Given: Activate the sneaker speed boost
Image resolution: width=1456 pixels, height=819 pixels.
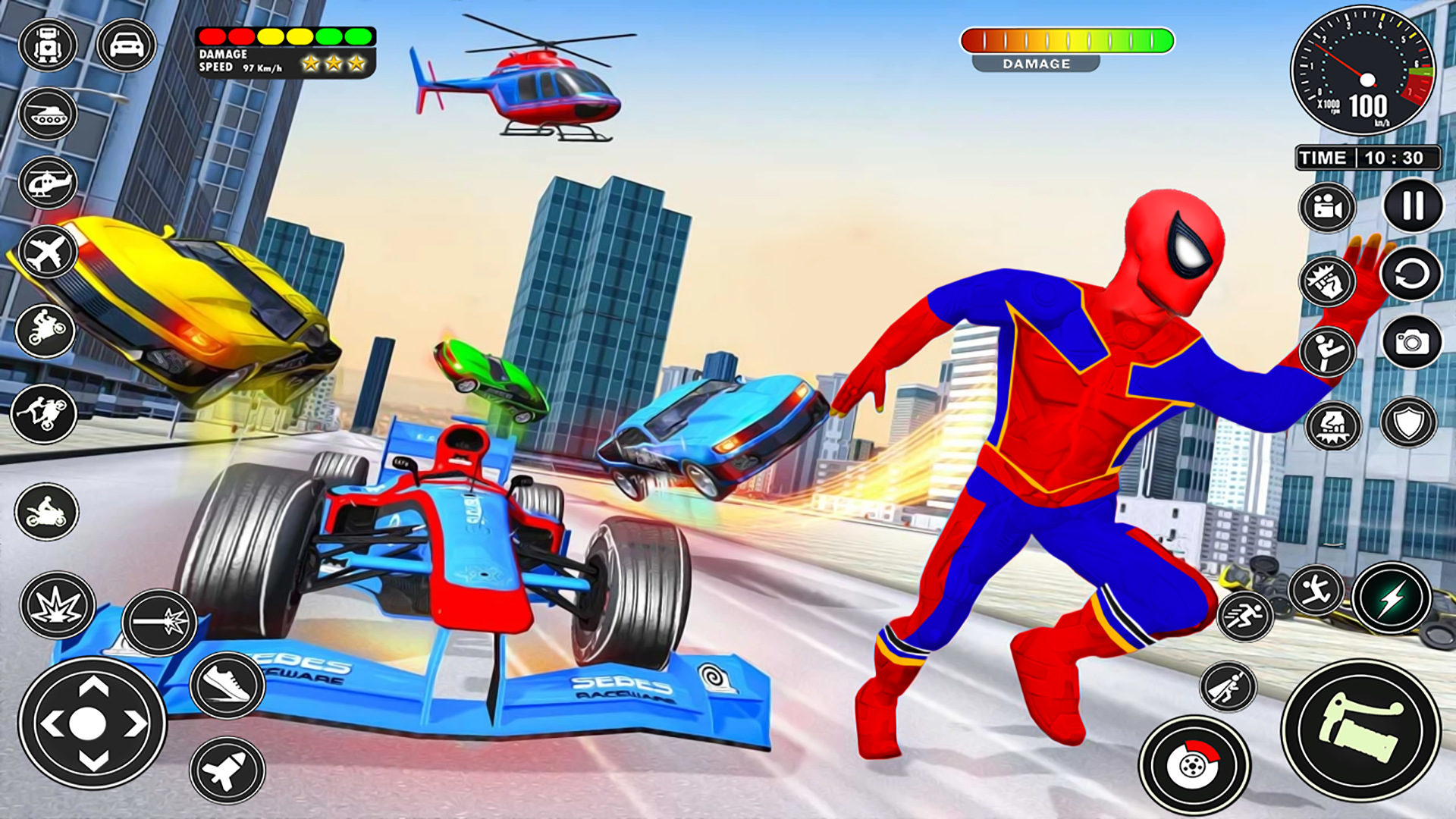Looking at the screenshot, I should tap(227, 685).
